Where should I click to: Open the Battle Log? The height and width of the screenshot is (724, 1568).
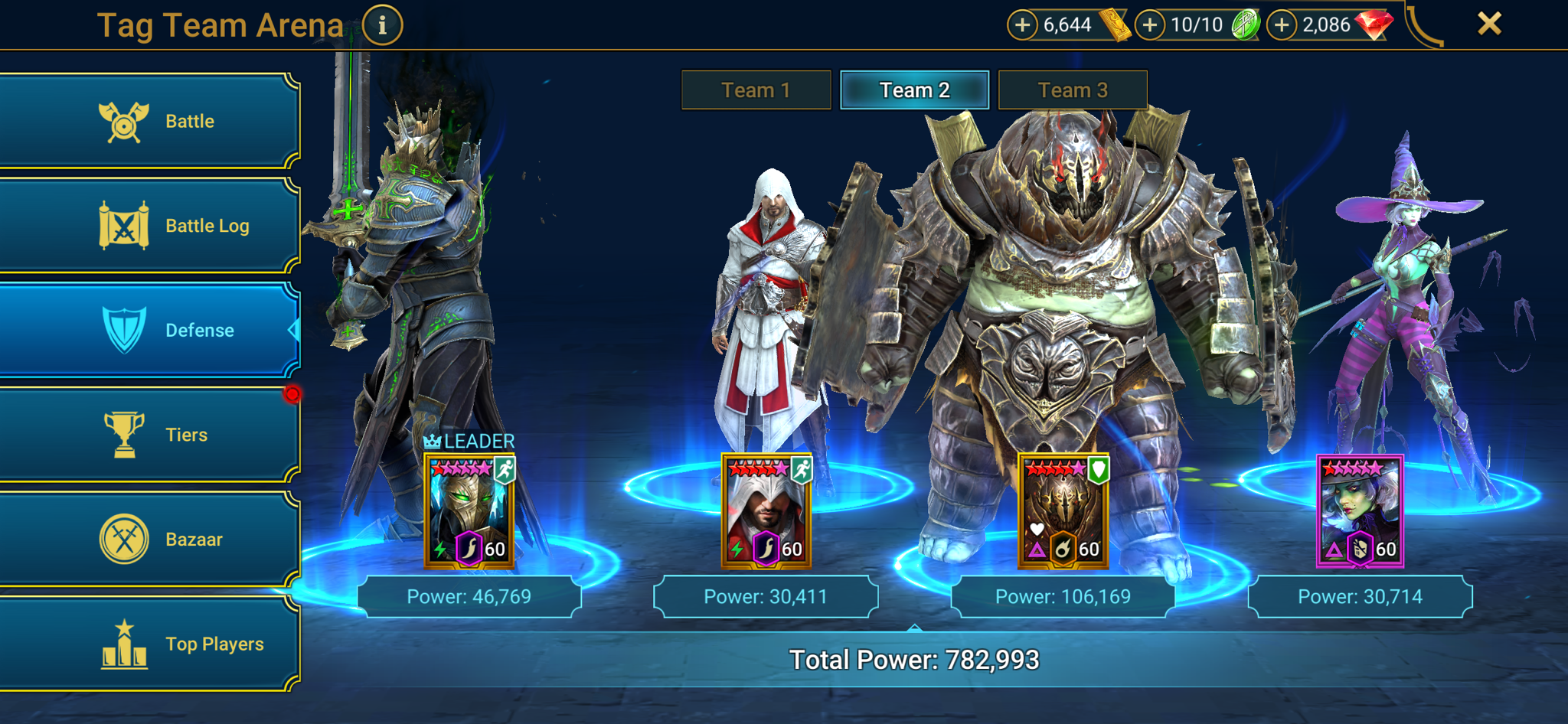click(x=149, y=226)
